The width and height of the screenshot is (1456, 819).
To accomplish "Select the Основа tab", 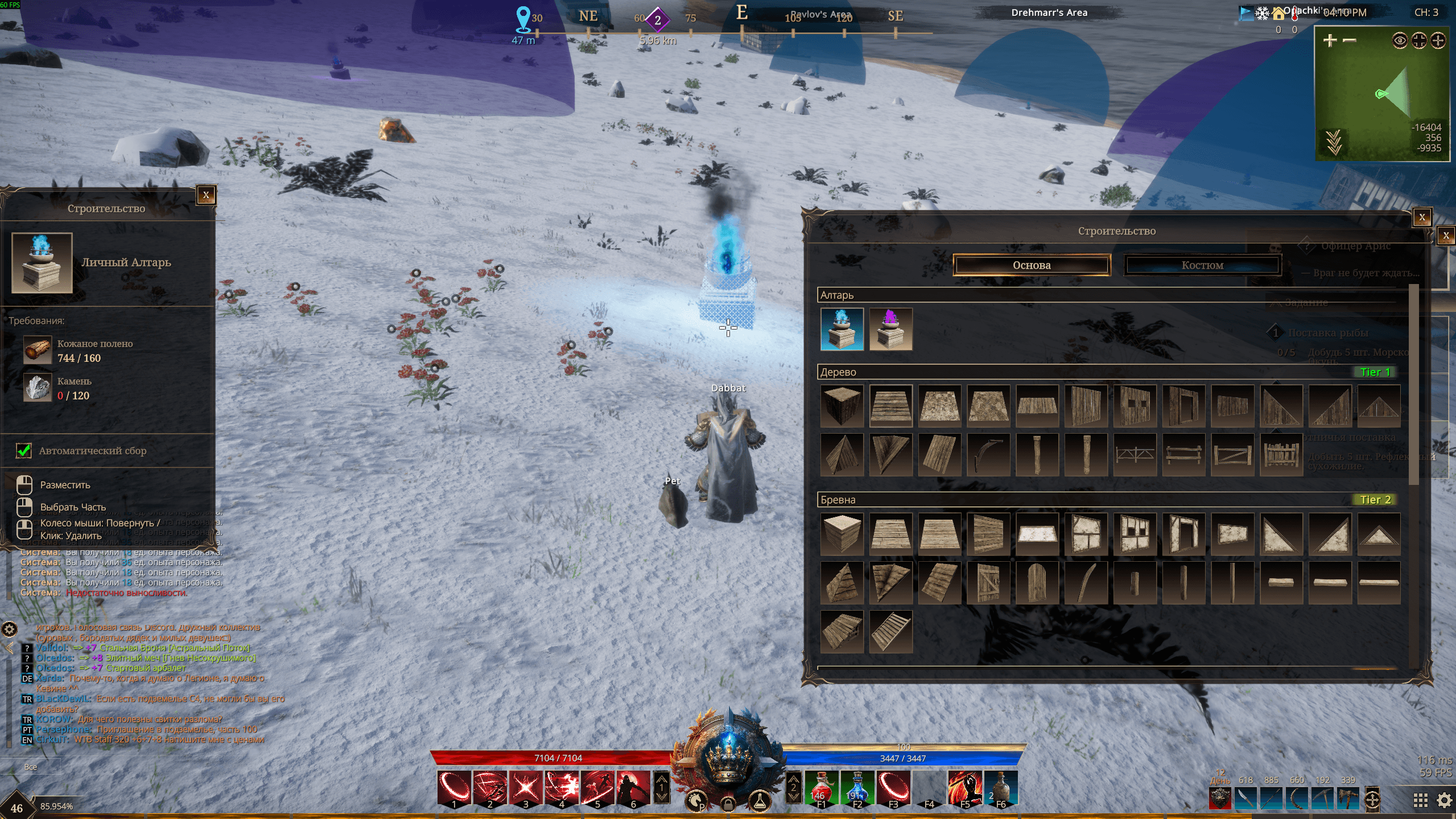I will point(1031,265).
